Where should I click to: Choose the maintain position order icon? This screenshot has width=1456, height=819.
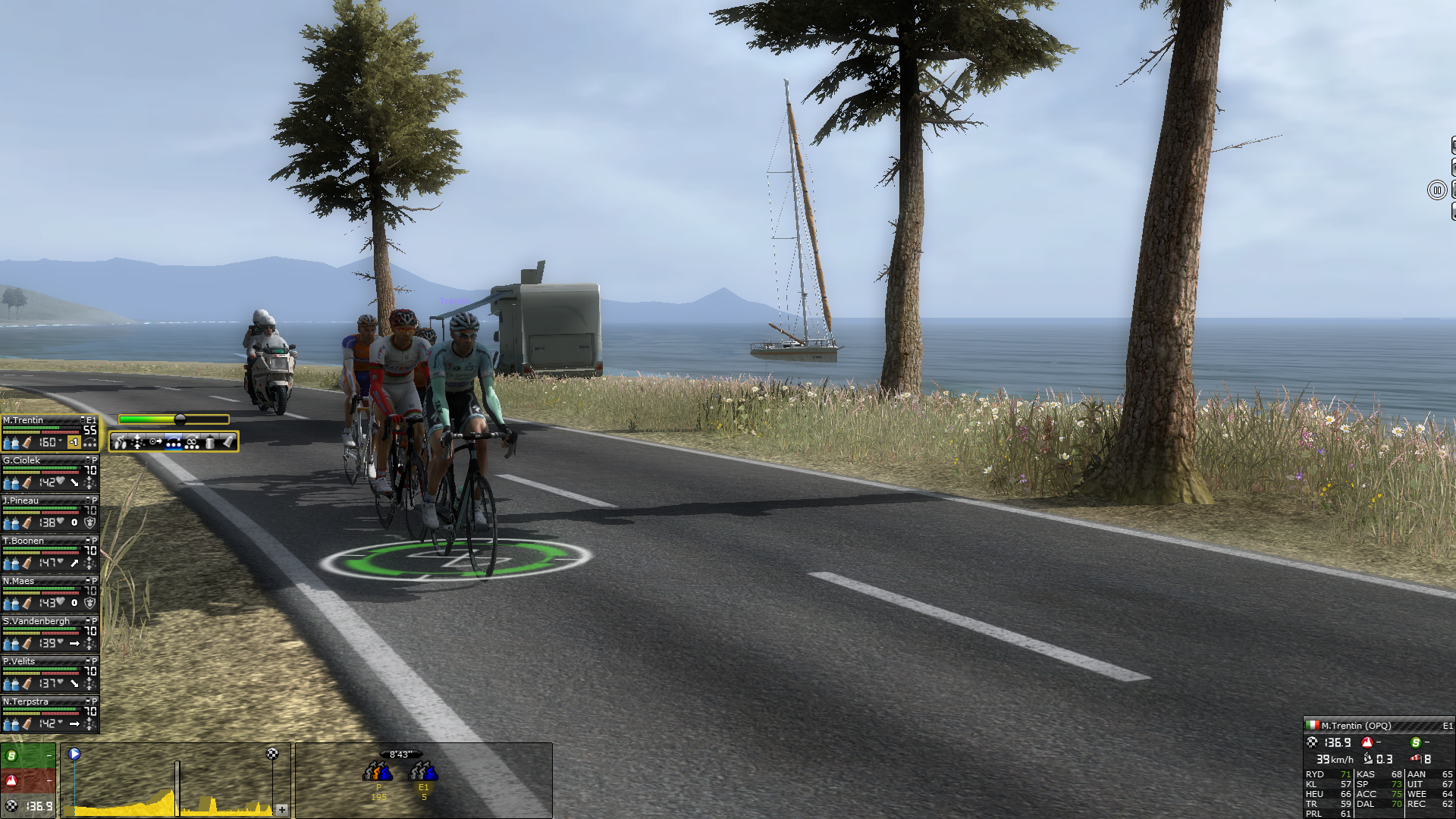137,442
